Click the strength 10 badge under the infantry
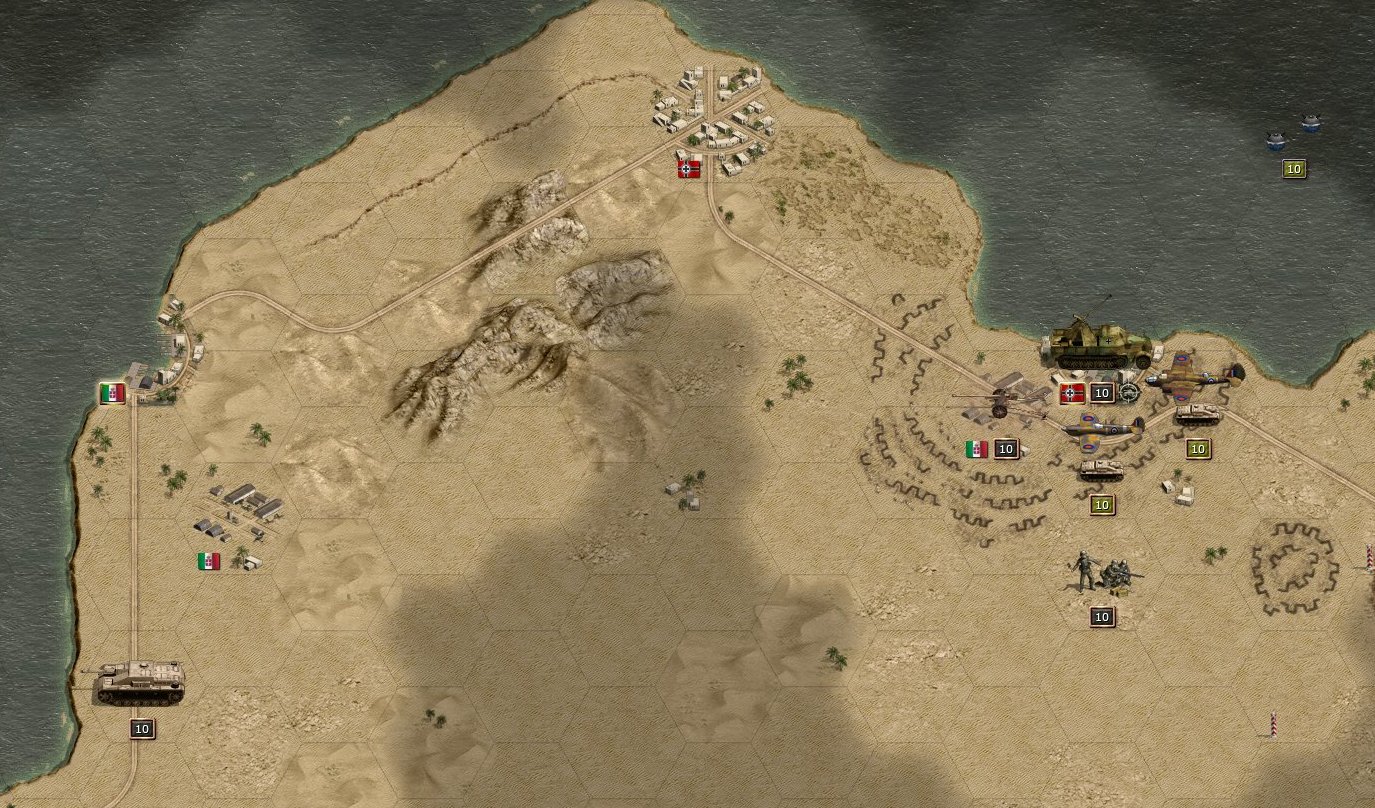Image resolution: width=1375 pixels, height=808 pixels. pyautogui.click(x=1101, y=617)
